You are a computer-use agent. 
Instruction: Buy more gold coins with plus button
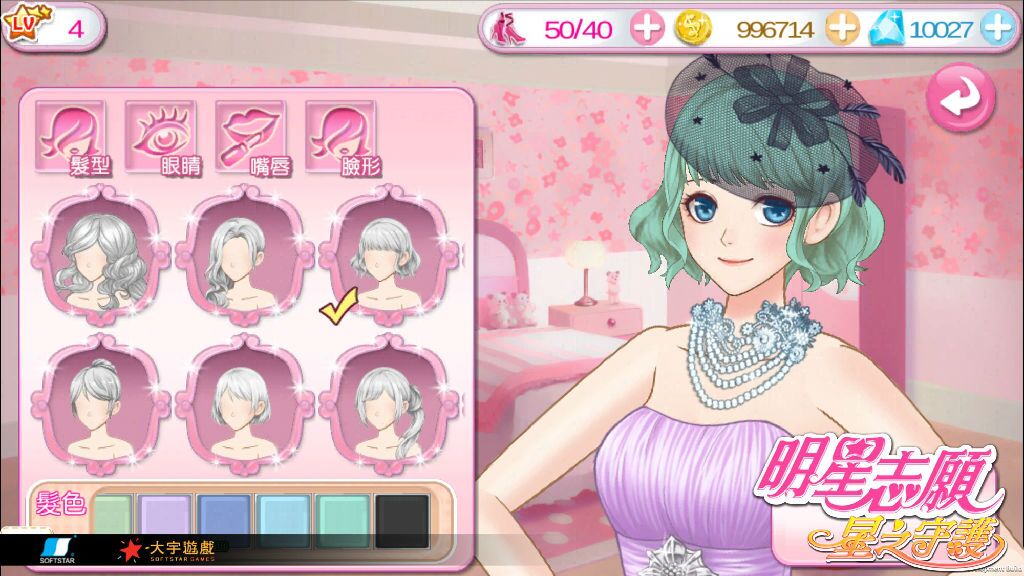tap(842, 28)
